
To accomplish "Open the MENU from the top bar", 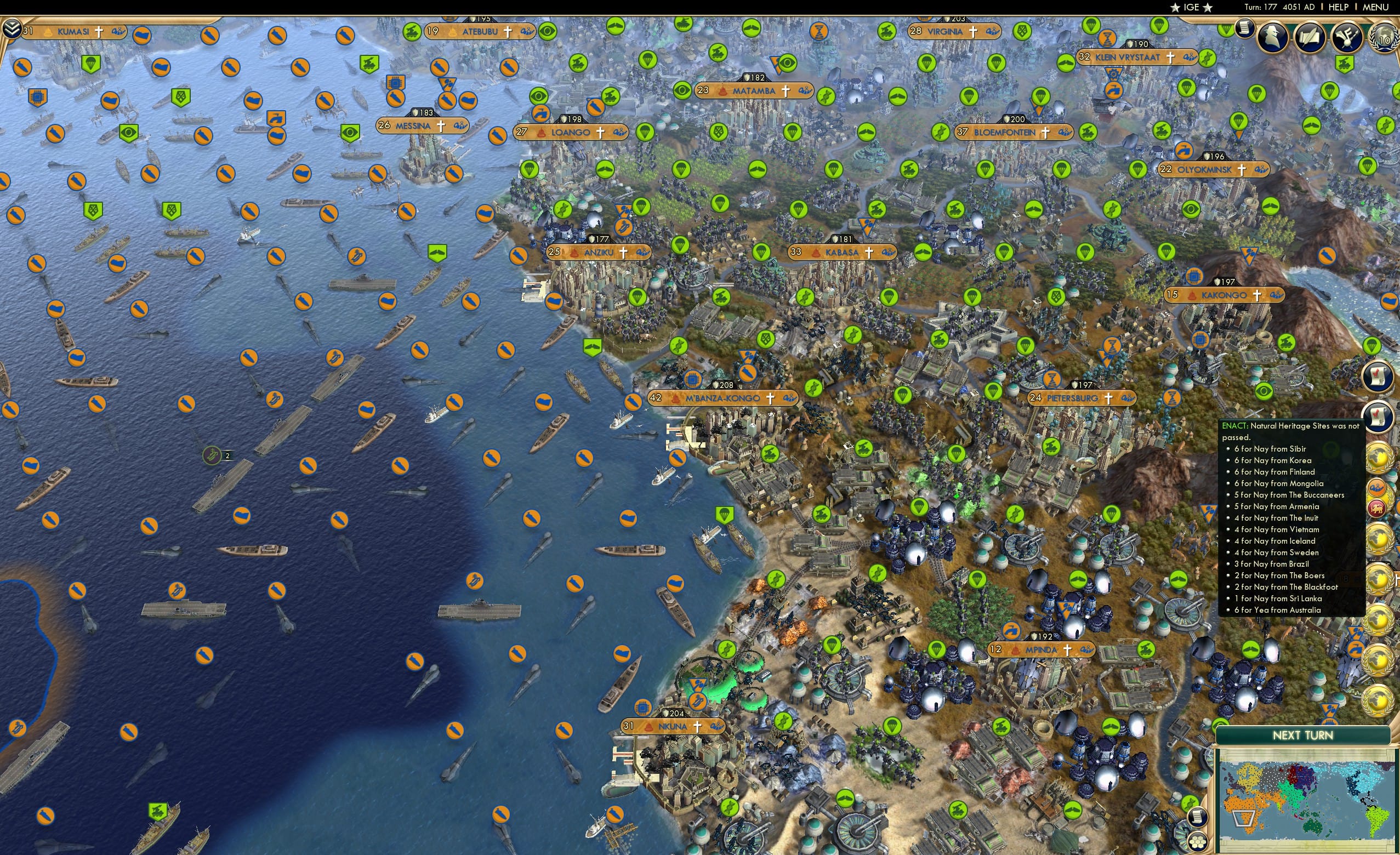I will click(x=1378, y=7).
